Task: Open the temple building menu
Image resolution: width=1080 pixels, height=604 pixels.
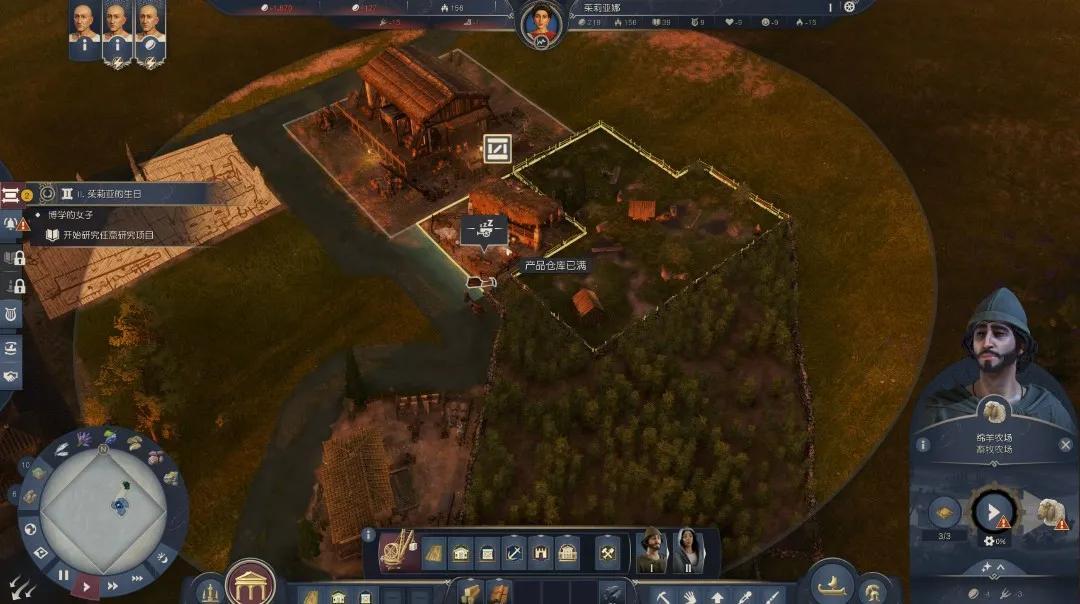Action: [x=250, y=582]
